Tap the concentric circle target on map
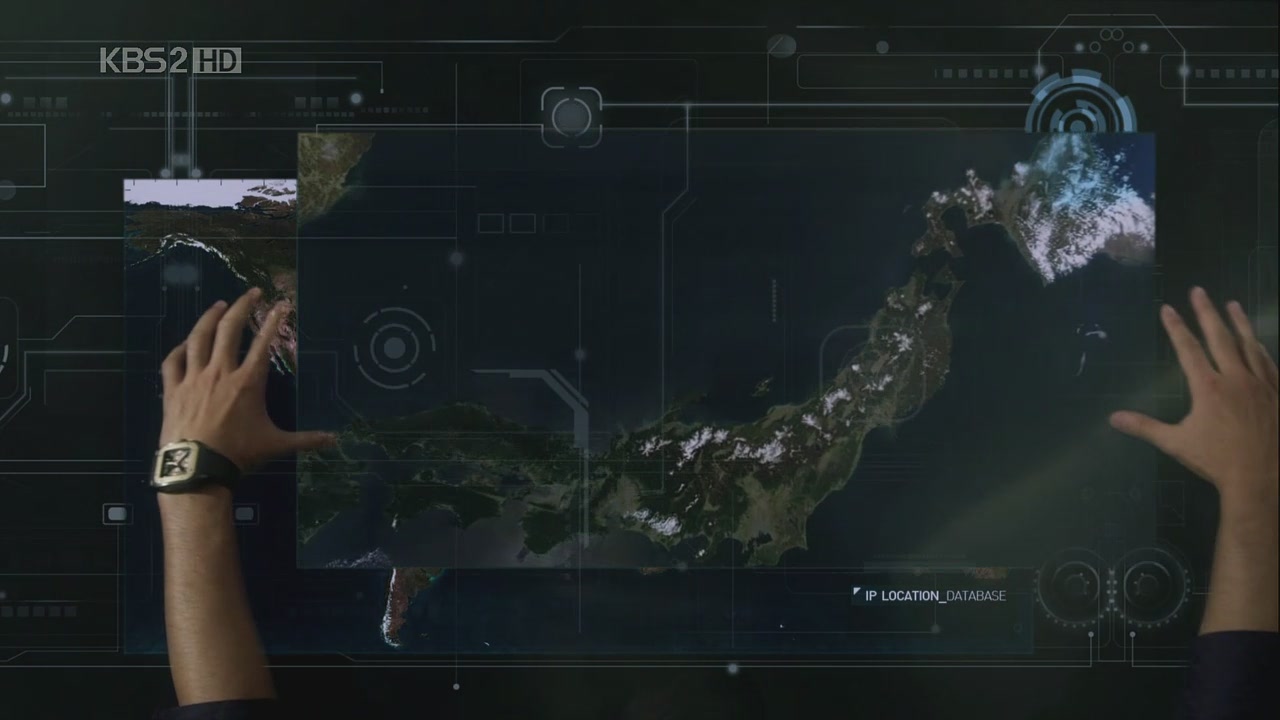 point(395,348)
